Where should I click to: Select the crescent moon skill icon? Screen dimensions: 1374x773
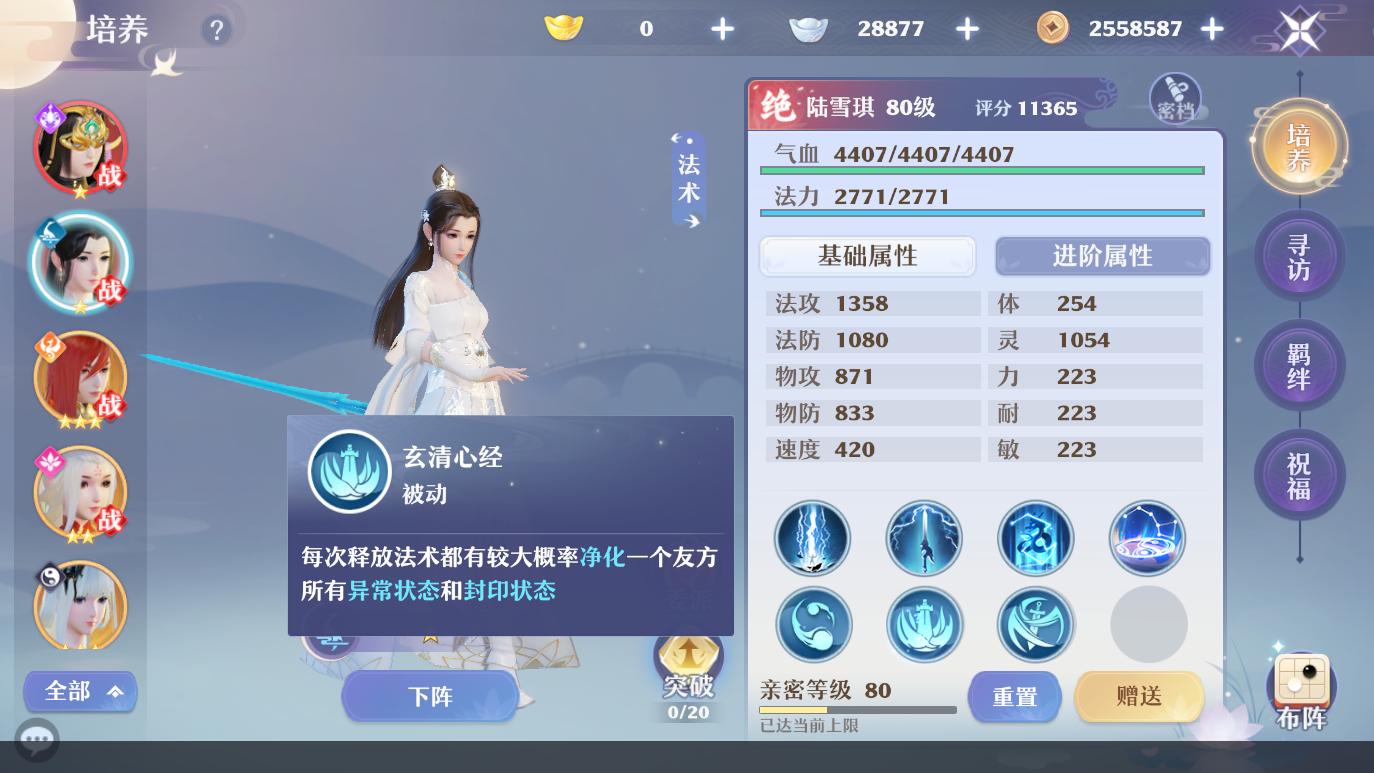813,624
